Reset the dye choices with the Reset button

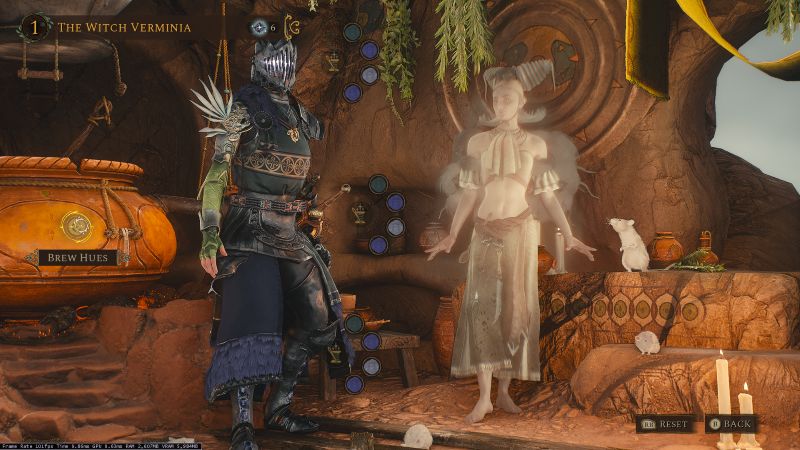[666, 424]
